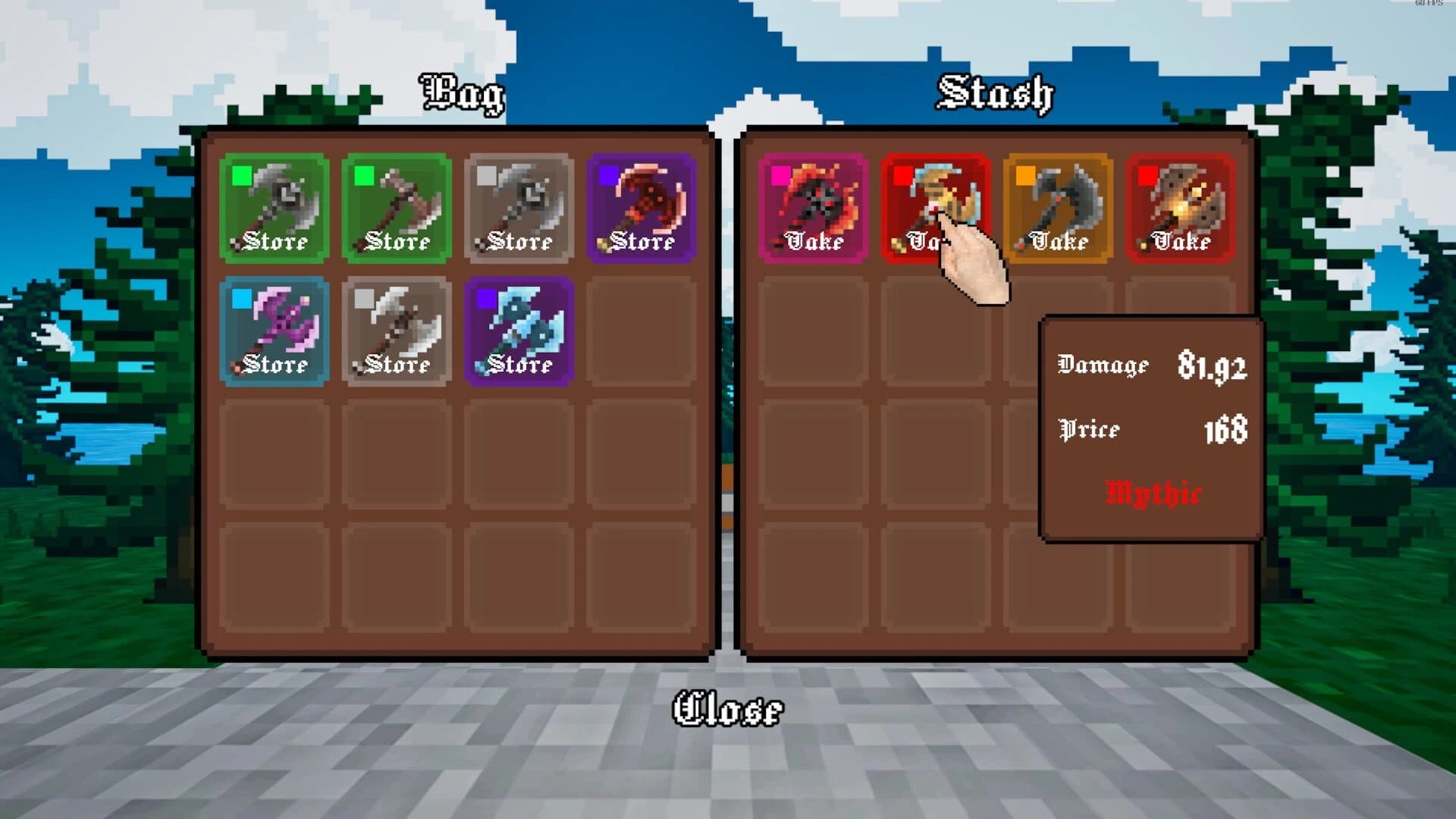Take the rightmost weapon from the Stash

coord(1181,243)
